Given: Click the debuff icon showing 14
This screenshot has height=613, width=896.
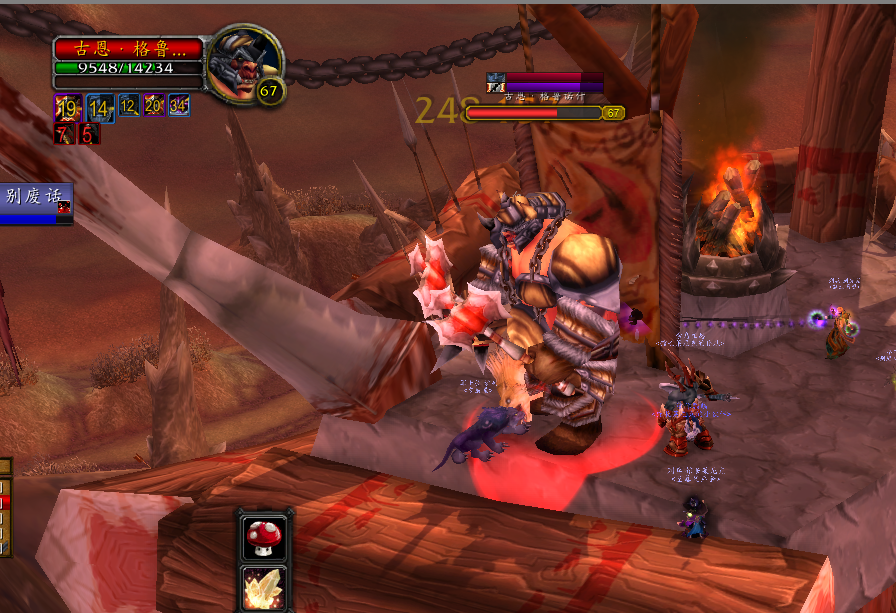Looking at the screenshot, I should [100, 108].
